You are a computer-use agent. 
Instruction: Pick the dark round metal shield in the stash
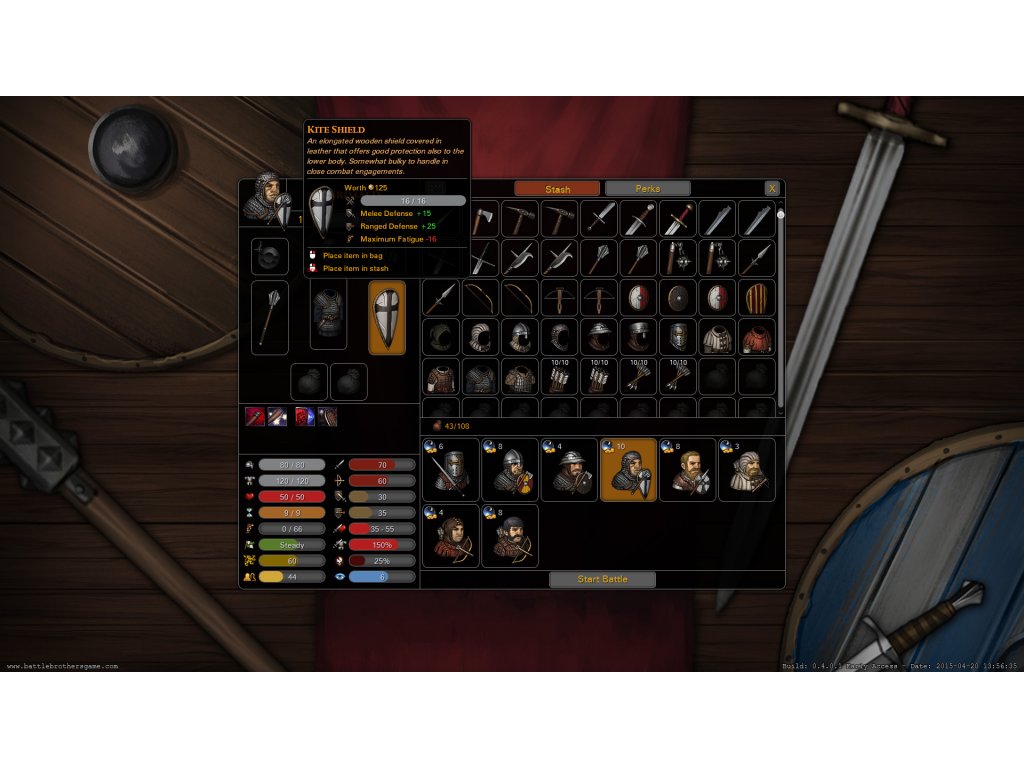click(x=678, y=298)
